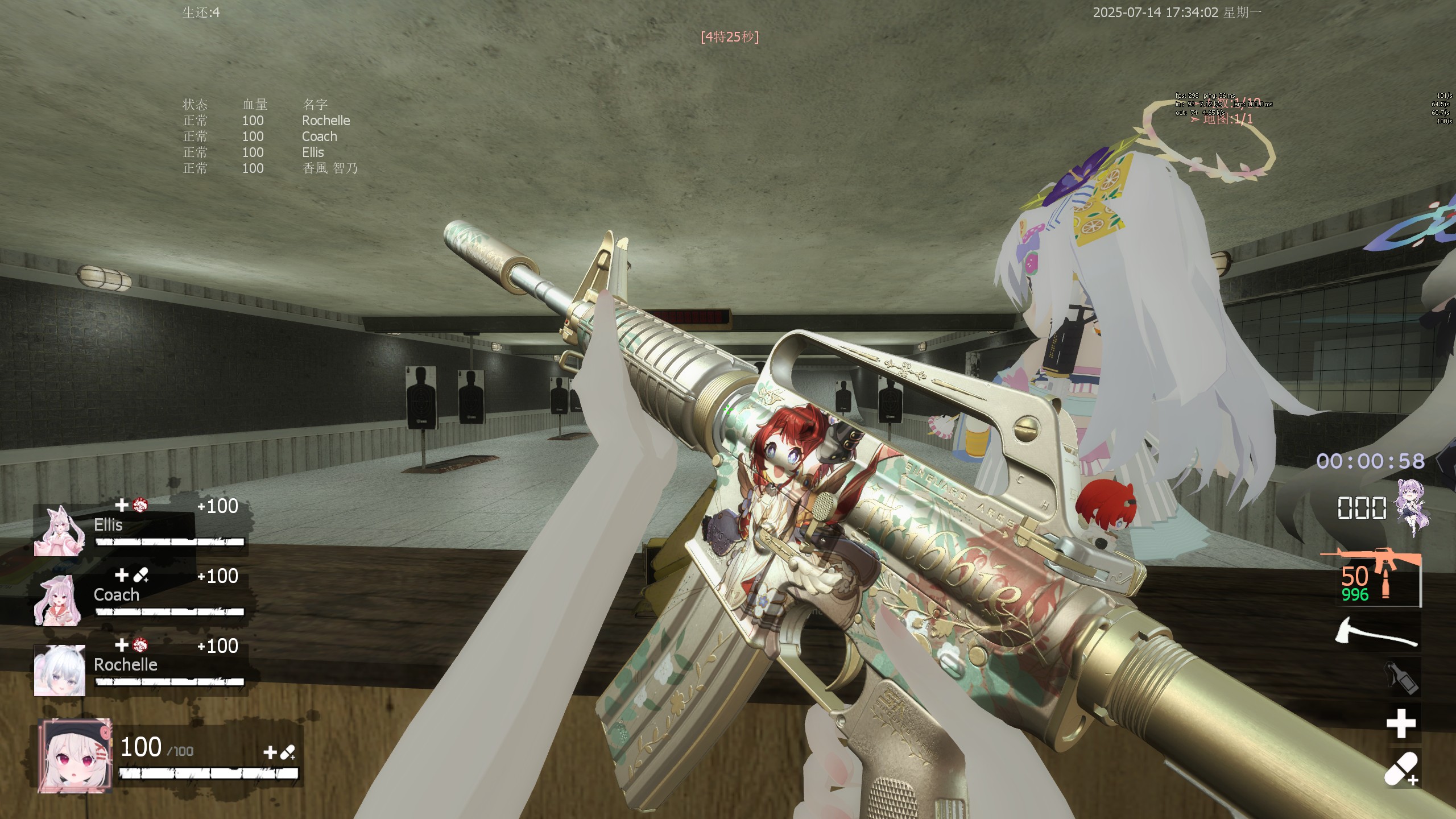1456x819 pixels.
Task: Click your own character portrait
Action: point(74,755)
